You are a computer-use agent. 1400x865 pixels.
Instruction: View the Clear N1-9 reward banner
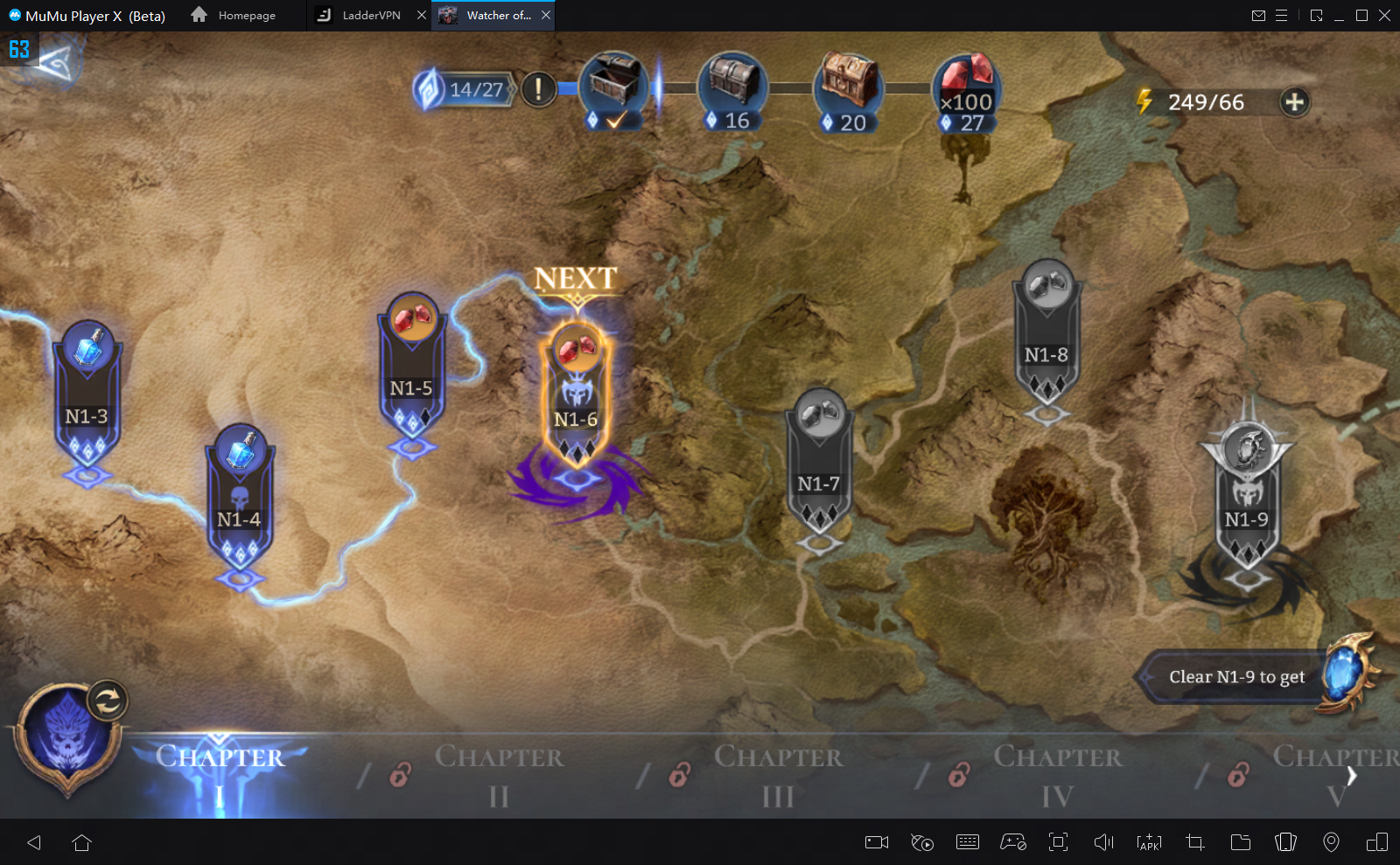pos(1236,677)
